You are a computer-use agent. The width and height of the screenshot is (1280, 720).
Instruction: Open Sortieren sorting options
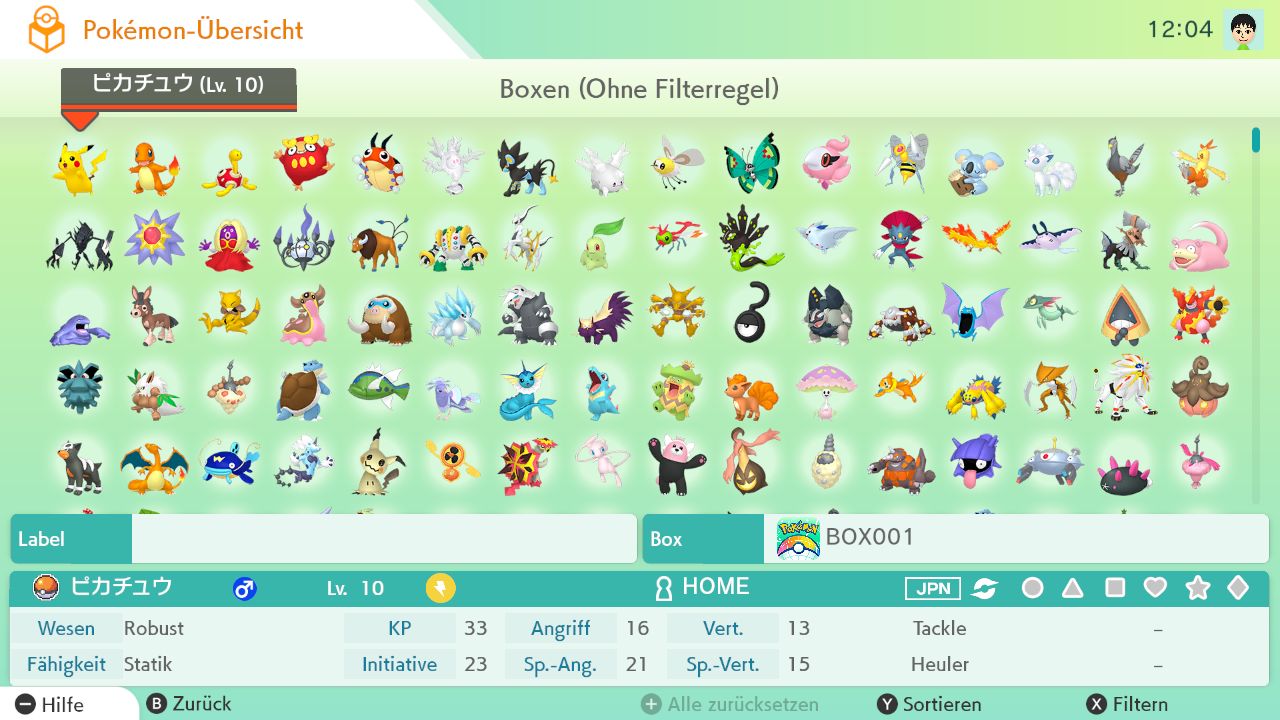[930, 704]
